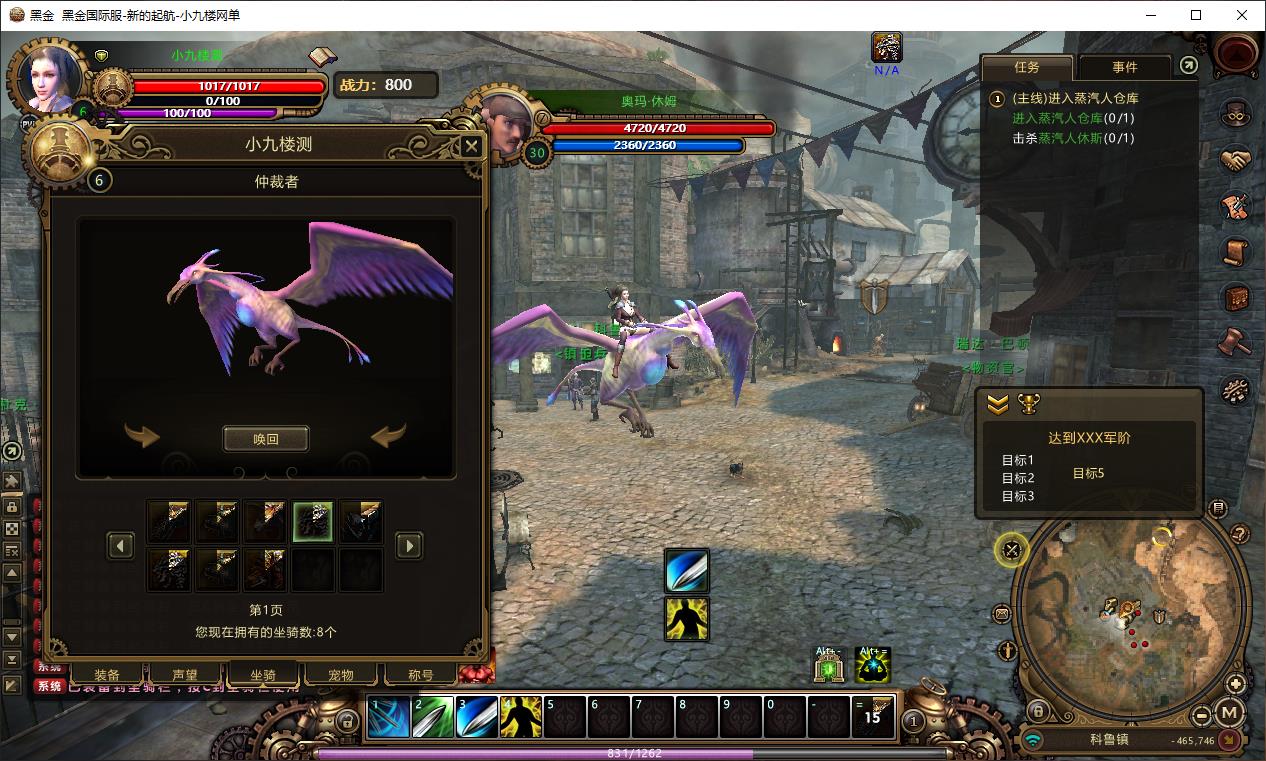Open the 任务 quest tab
The image size is (1266, 761).
(x=1027, y=67)
